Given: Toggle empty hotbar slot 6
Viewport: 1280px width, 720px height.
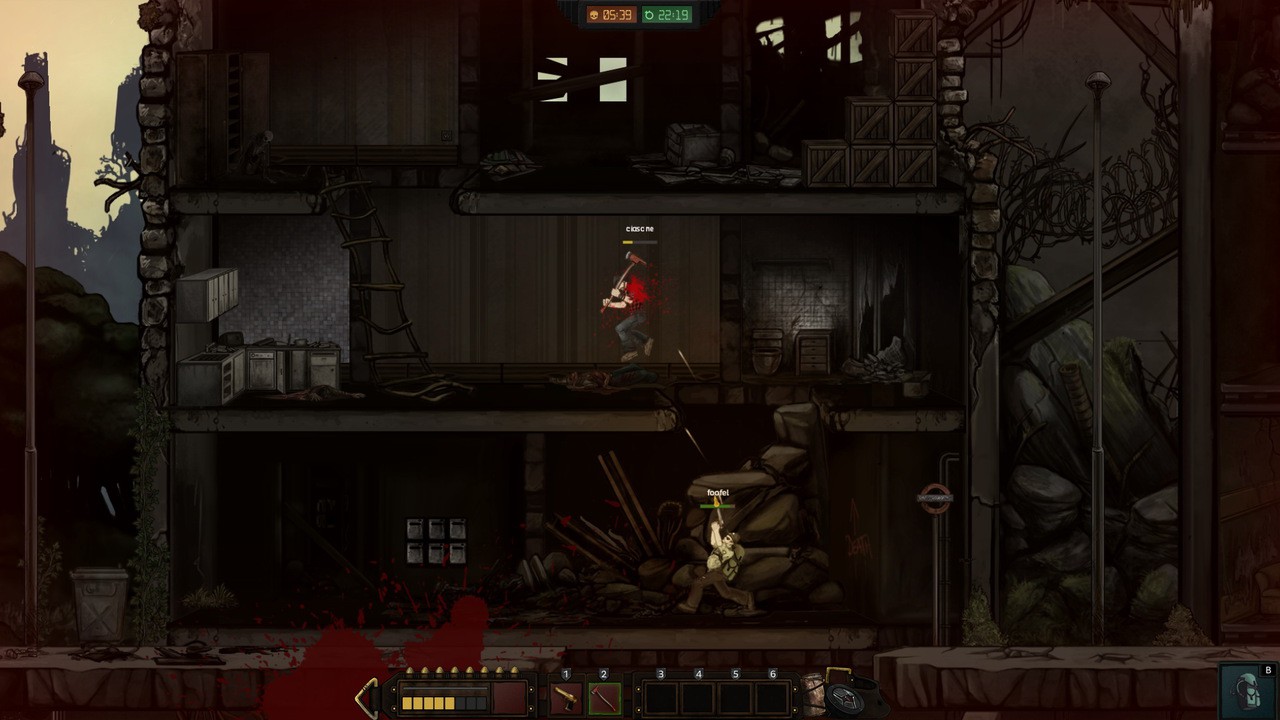Looking at the screenshot, I should (770, 697).
